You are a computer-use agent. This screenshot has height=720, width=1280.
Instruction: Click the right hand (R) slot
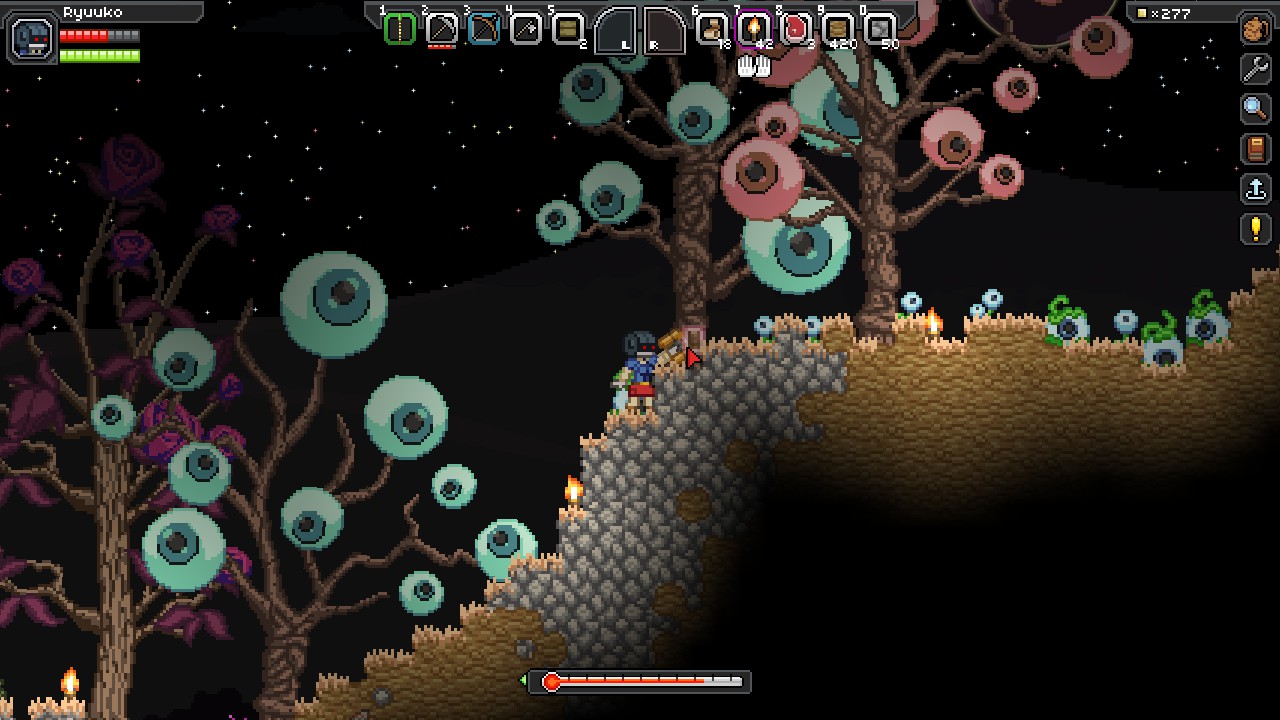pos(664,31)
